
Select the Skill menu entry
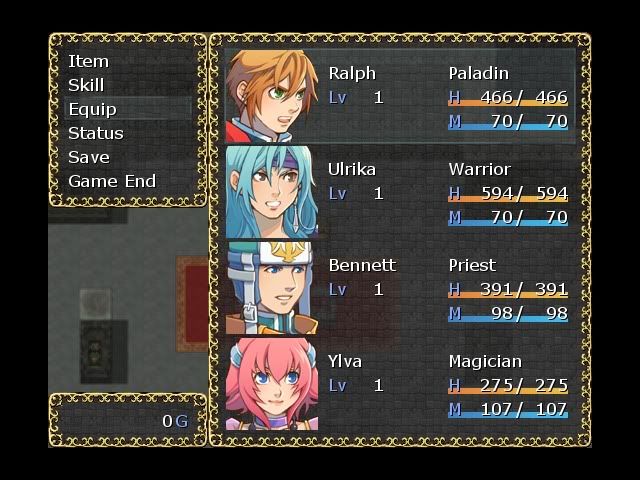[86, 85]
